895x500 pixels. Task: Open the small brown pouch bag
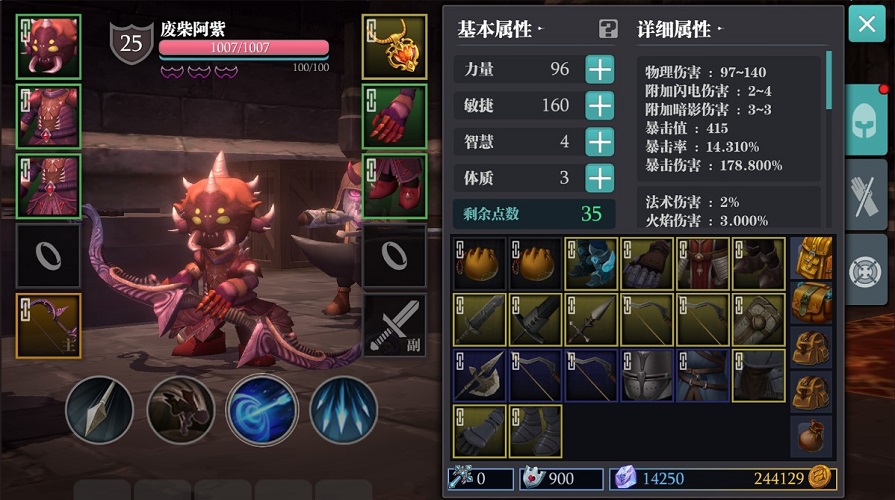[812, 436]
